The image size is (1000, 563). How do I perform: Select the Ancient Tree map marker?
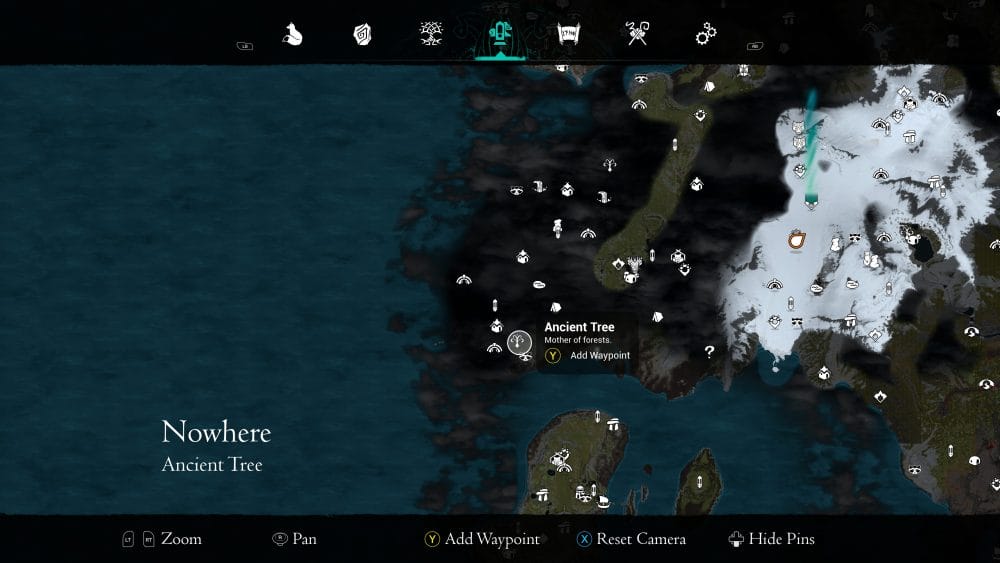(x=519, y=344)
